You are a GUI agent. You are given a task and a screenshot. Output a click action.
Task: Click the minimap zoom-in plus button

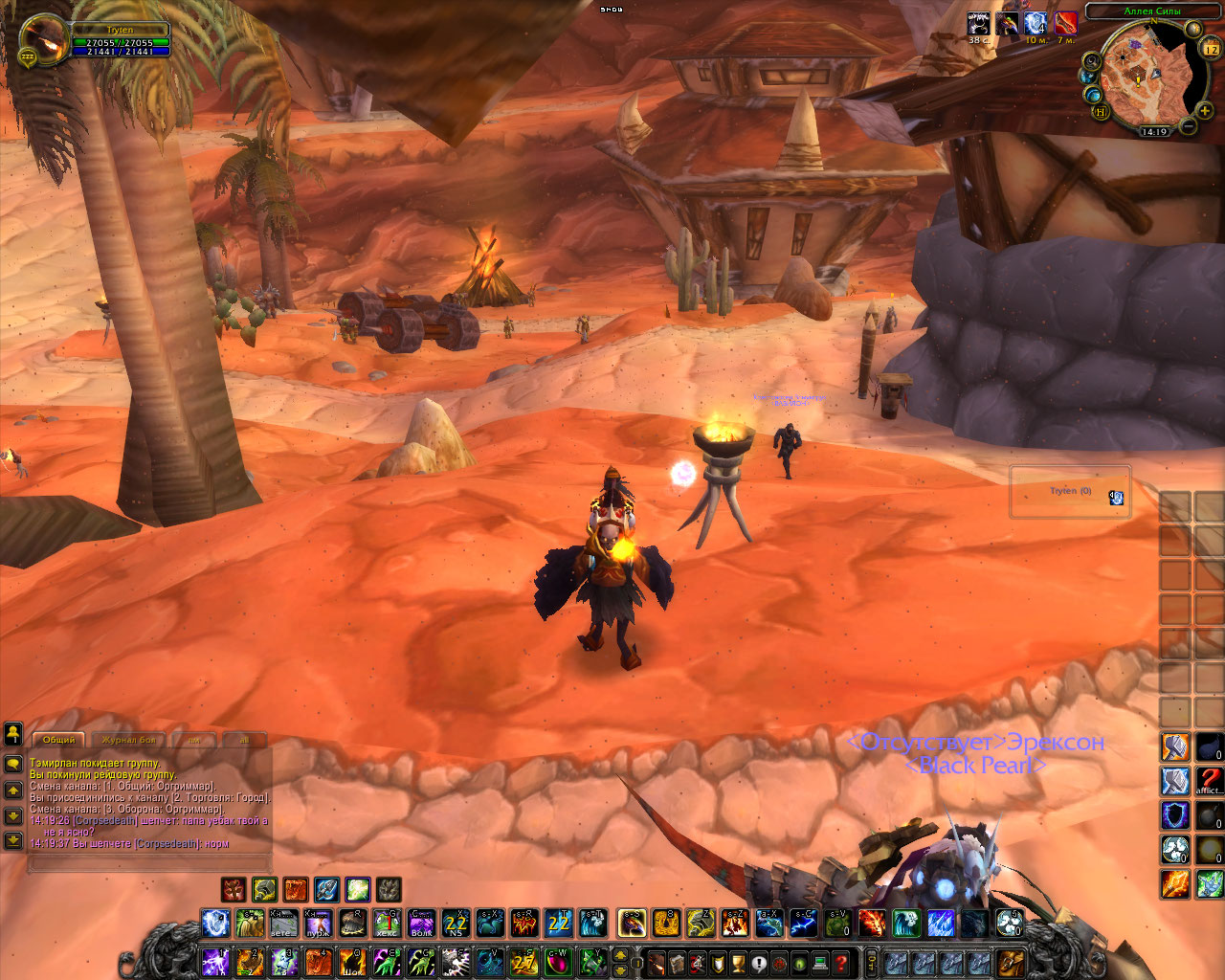(1204, 111)
